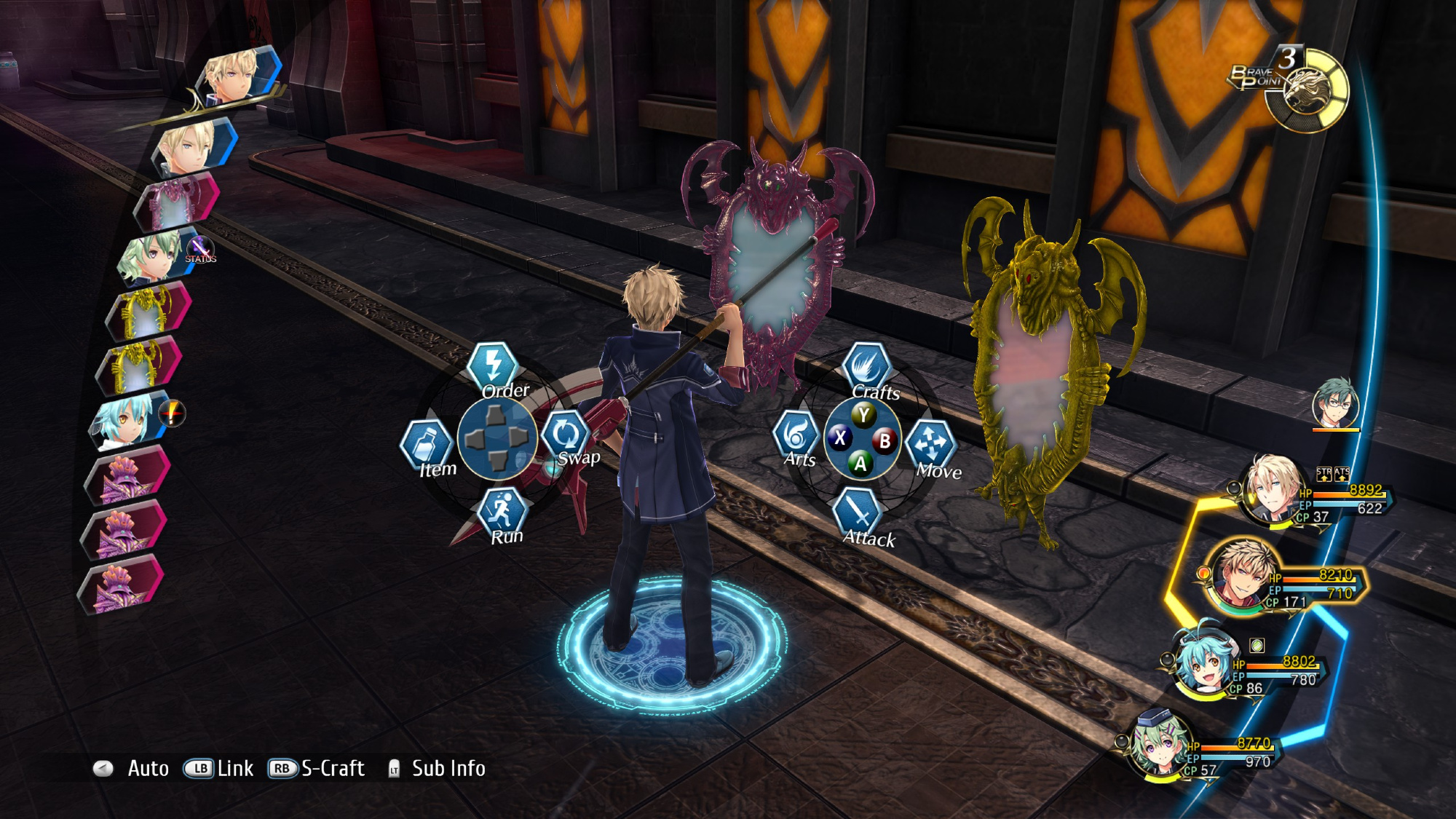Activate the S-Craft option

coord(317,769)
